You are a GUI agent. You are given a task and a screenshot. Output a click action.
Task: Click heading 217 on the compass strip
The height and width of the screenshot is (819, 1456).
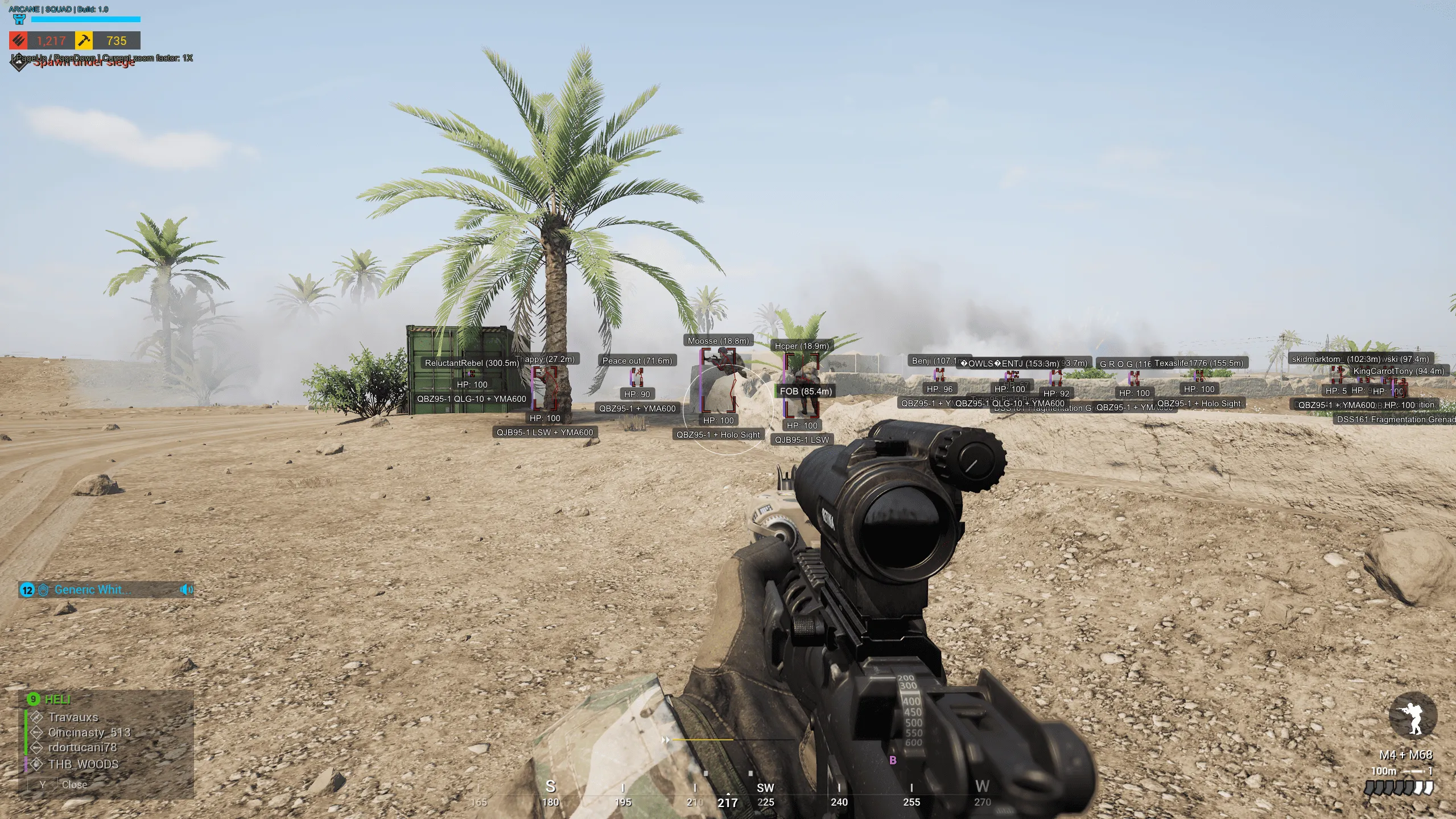[729, 803]
